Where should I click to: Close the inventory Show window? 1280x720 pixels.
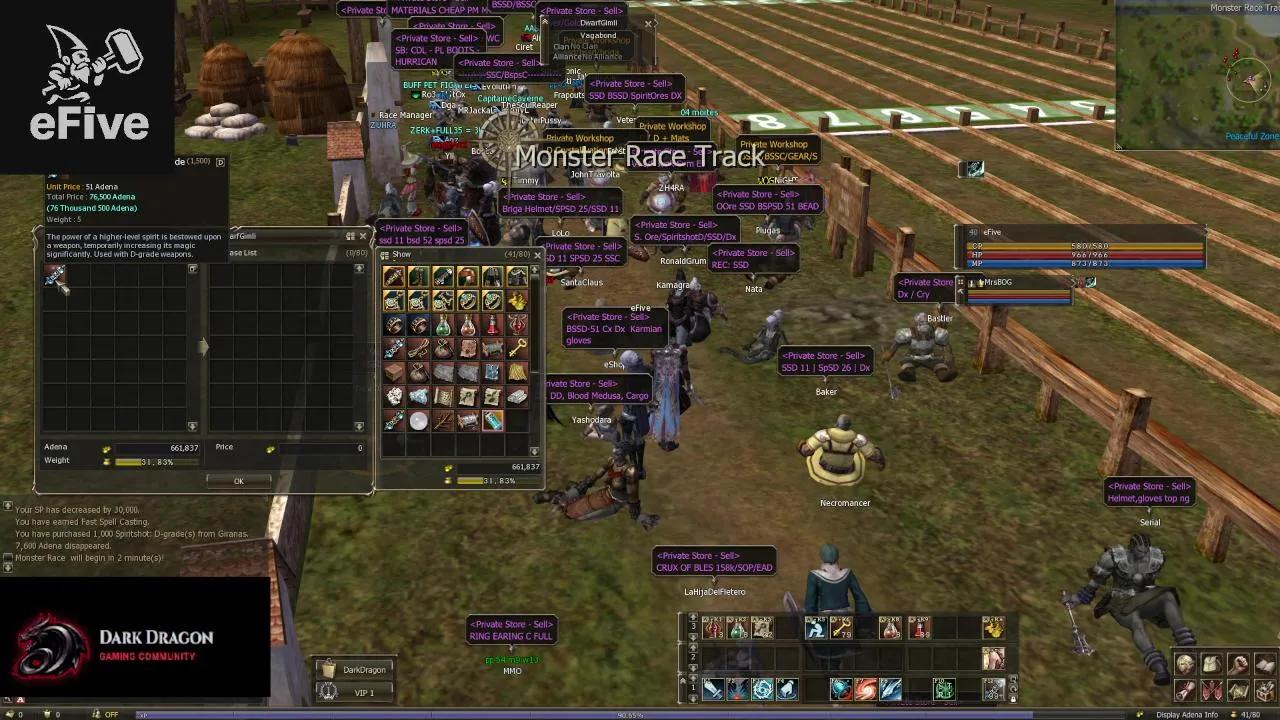[537, 255]
